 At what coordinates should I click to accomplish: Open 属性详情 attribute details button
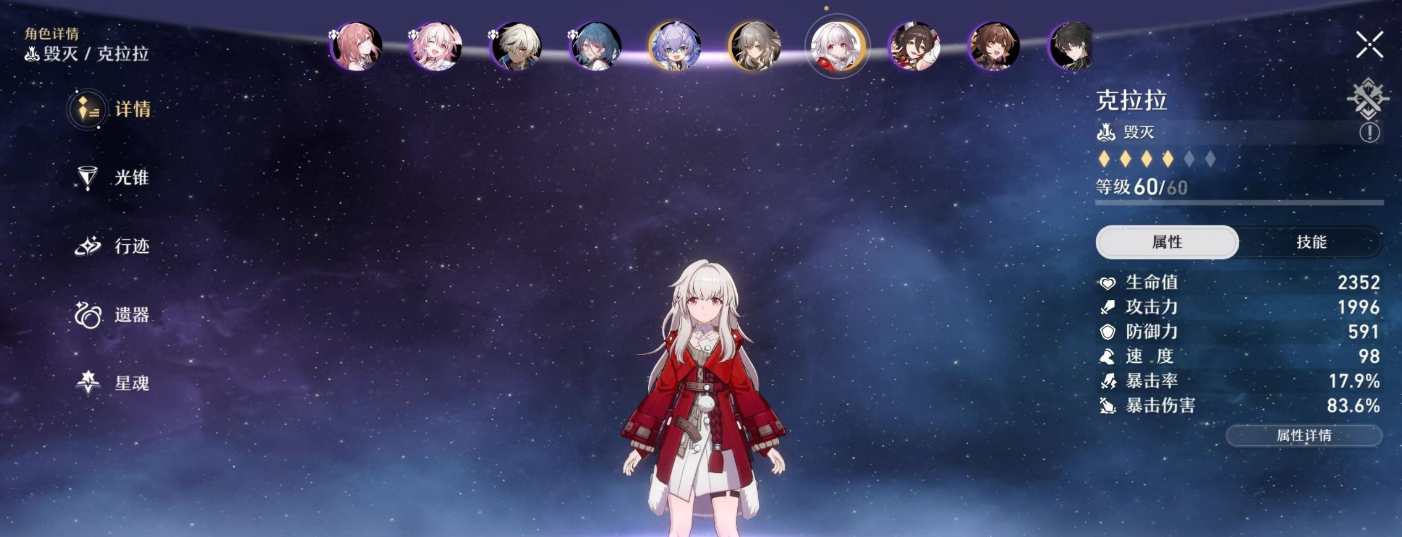click(1303, 435)
